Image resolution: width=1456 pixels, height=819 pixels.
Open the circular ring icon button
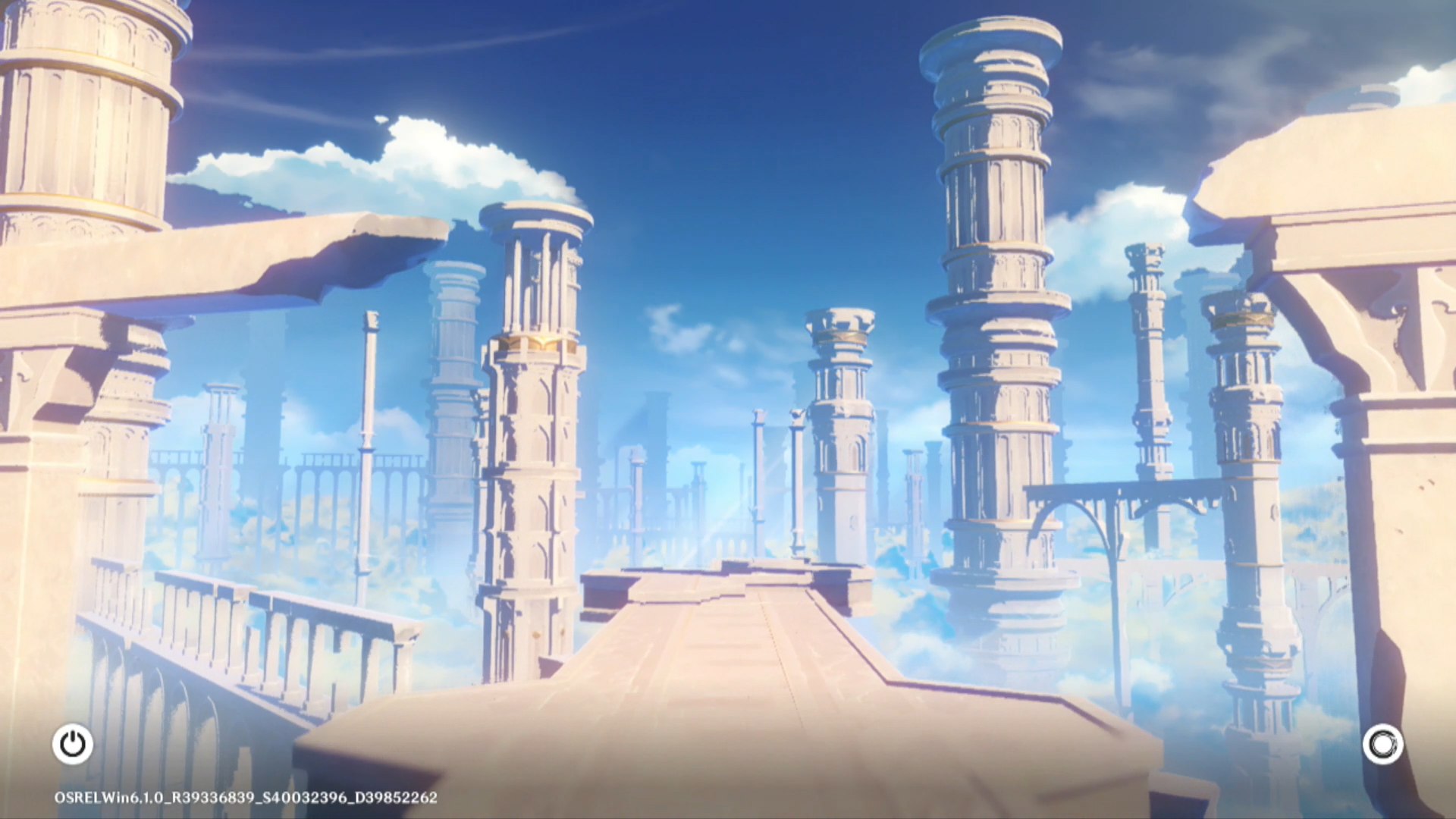click(x=1382, y=744)
